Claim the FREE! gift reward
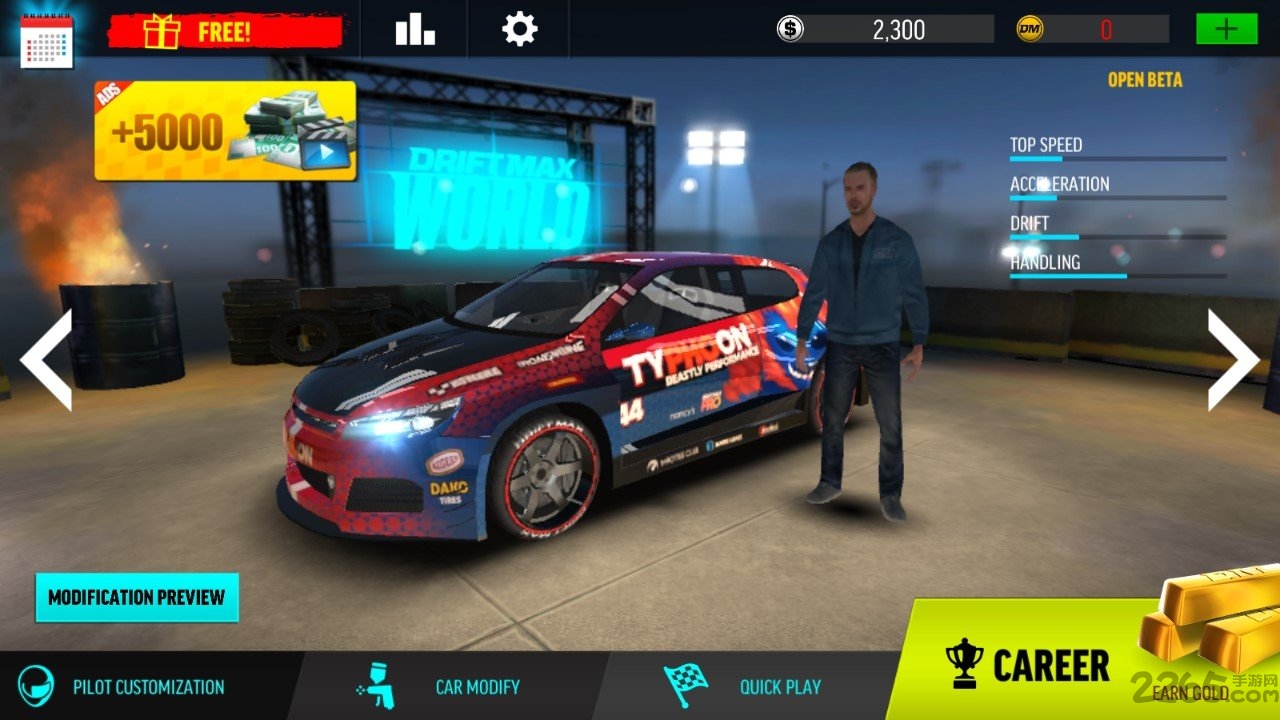 coord(224,32)
